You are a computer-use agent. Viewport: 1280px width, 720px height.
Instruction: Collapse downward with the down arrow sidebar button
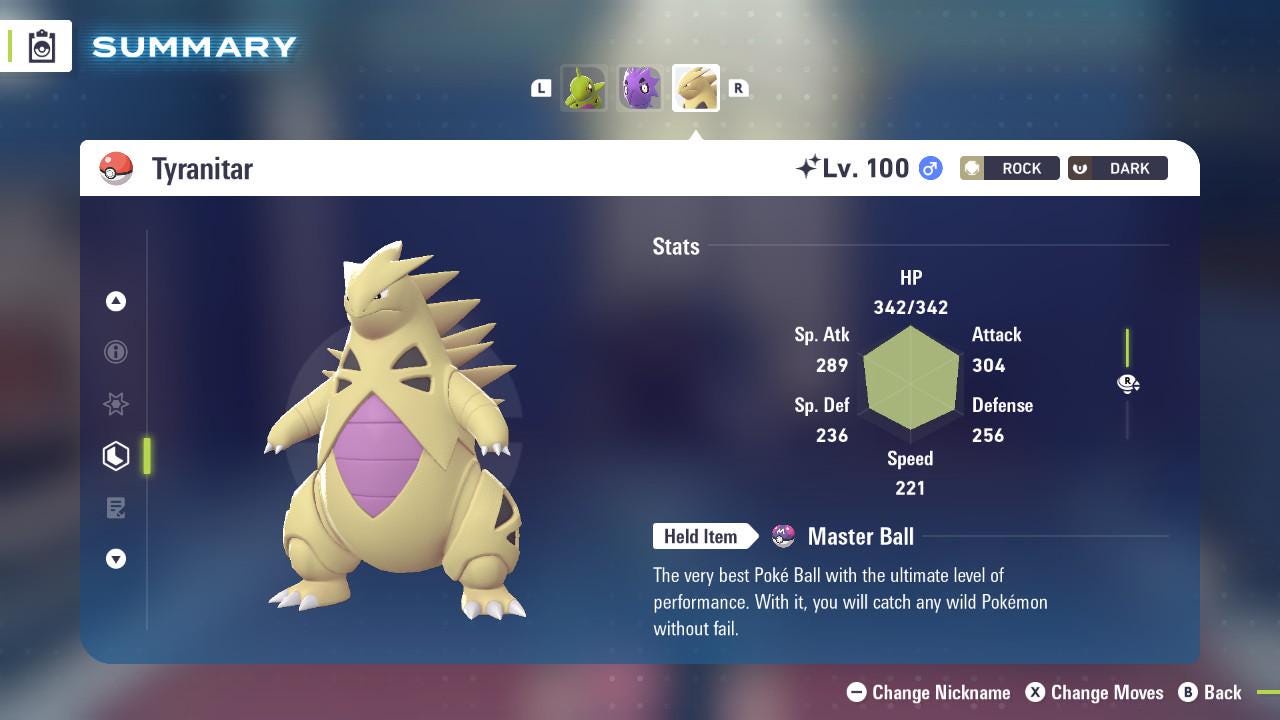[x=116, y=559]
